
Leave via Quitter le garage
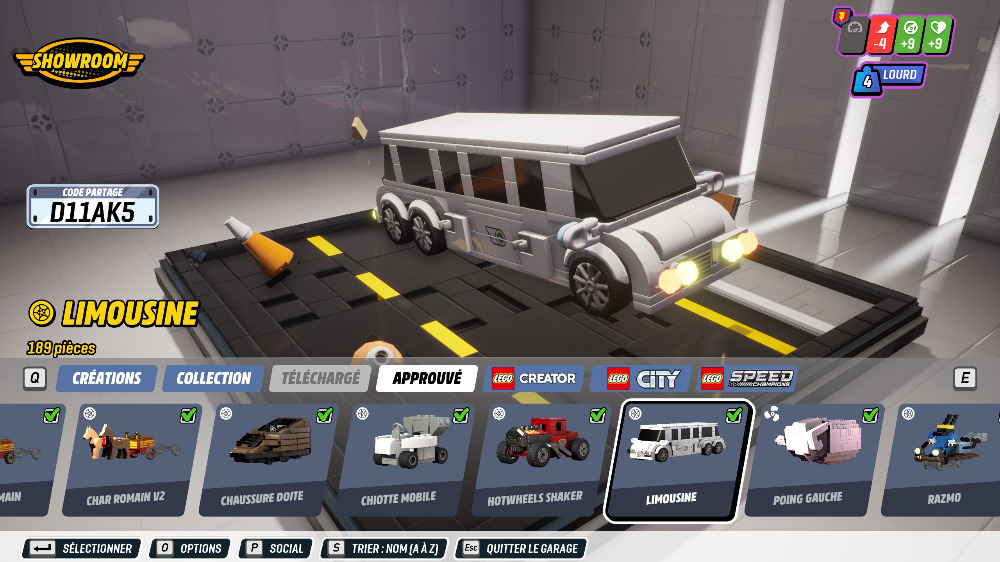point(521,548)
